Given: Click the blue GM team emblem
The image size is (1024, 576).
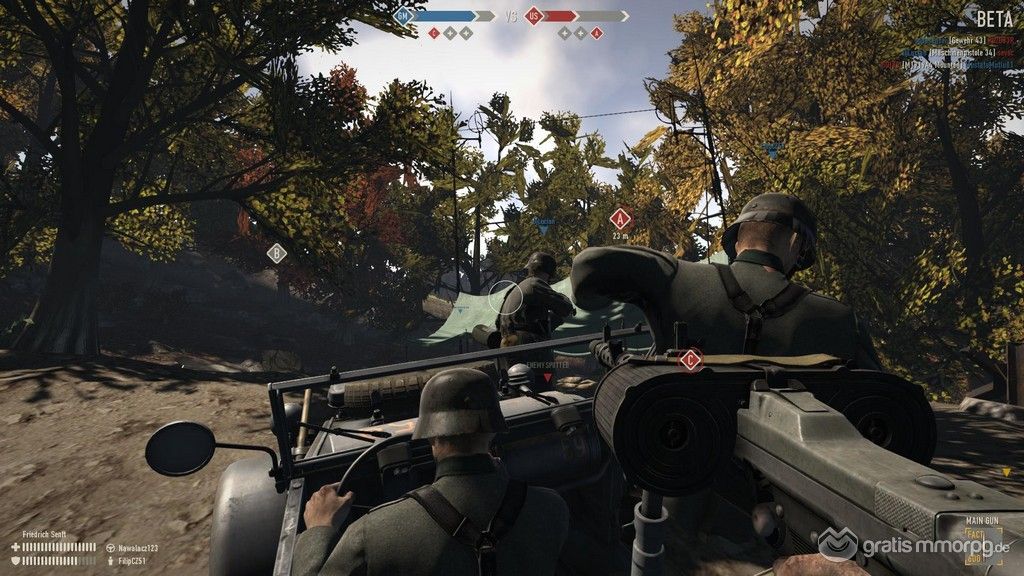Looking at the screenshot, I should coord(403,16).
